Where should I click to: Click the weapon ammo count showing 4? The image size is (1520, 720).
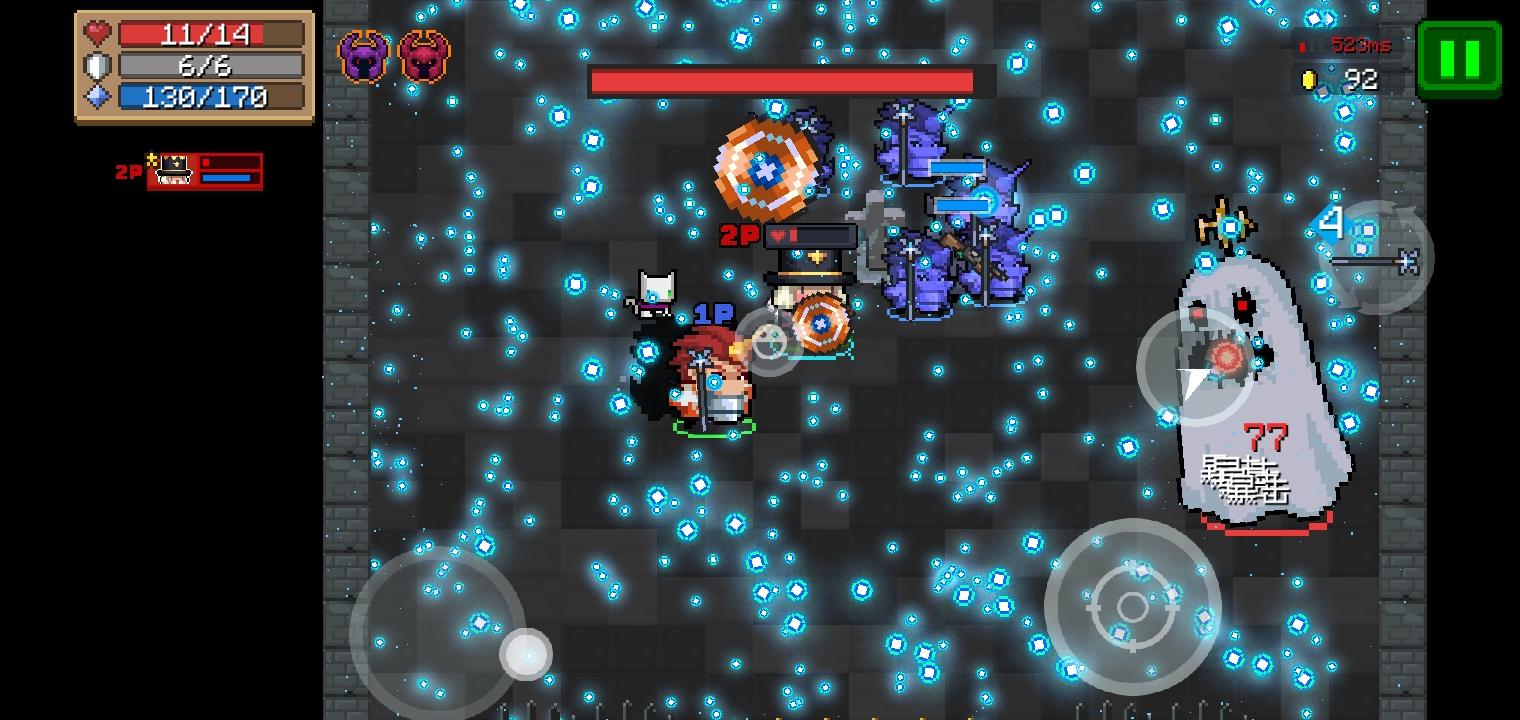tap(1332, 223)
